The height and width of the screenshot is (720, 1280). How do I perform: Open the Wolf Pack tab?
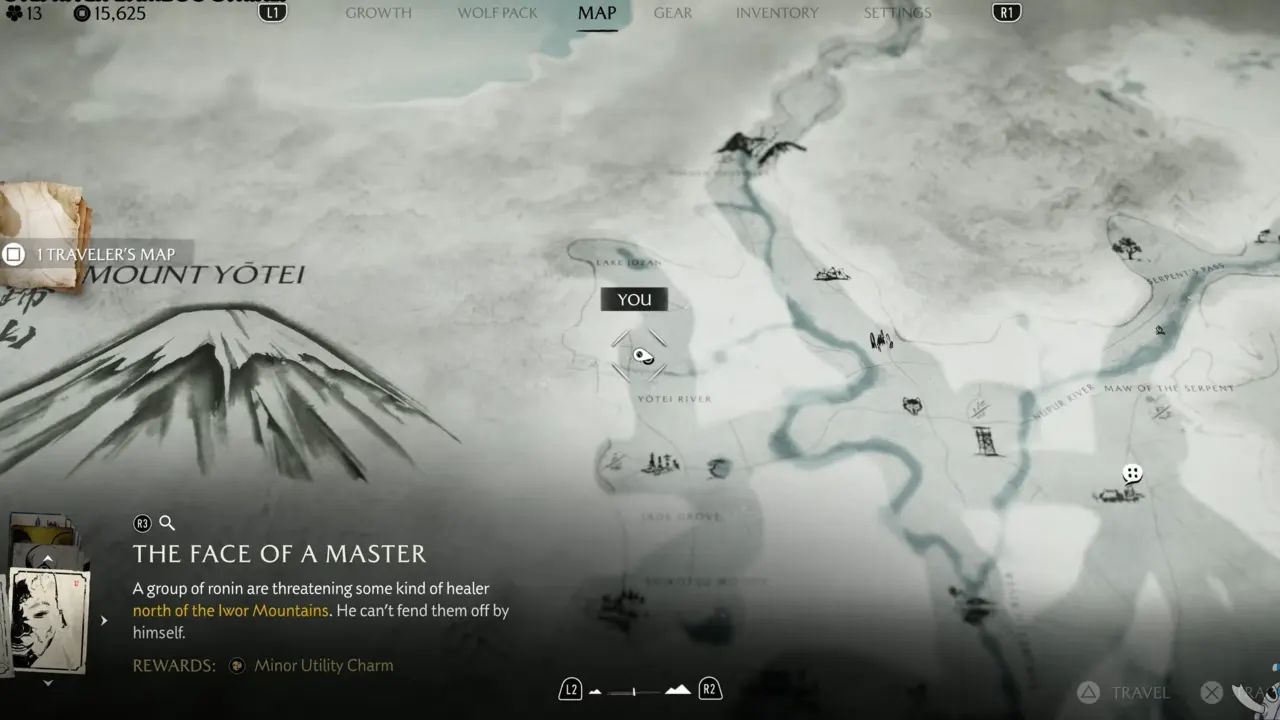point(497,13)
